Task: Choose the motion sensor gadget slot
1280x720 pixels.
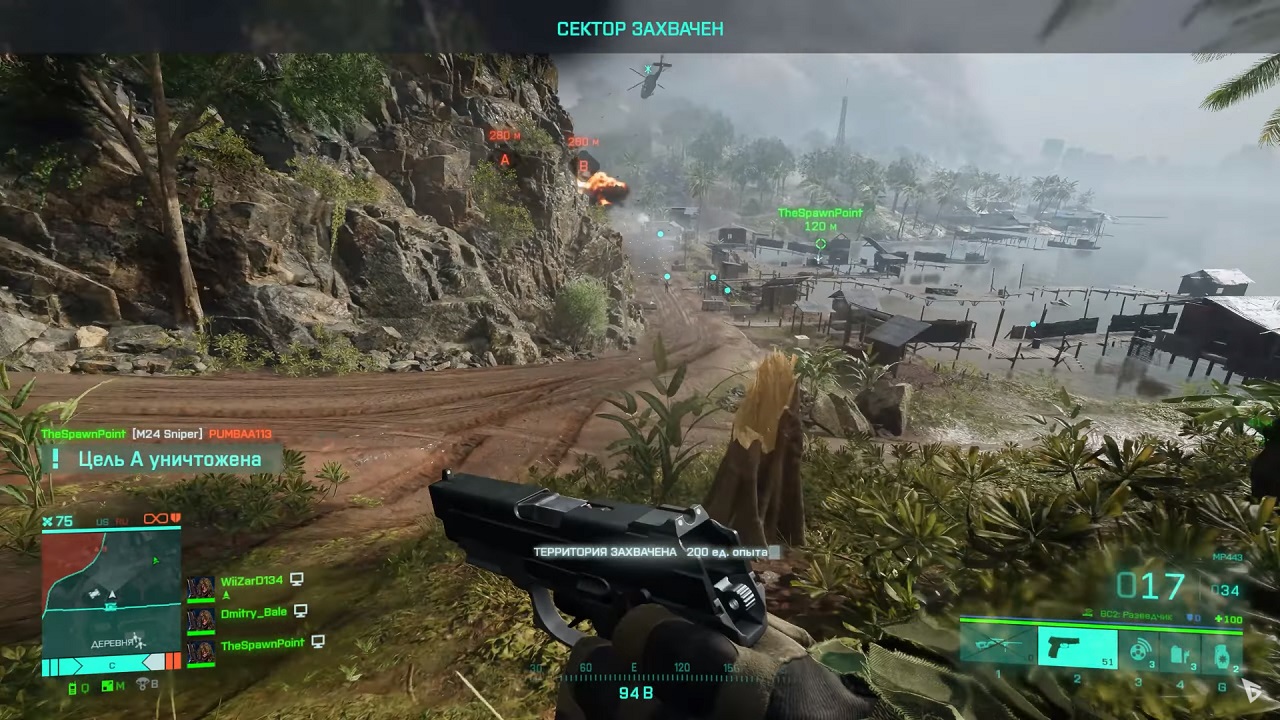Action: pyautogui.click(x=1139, y=650)
